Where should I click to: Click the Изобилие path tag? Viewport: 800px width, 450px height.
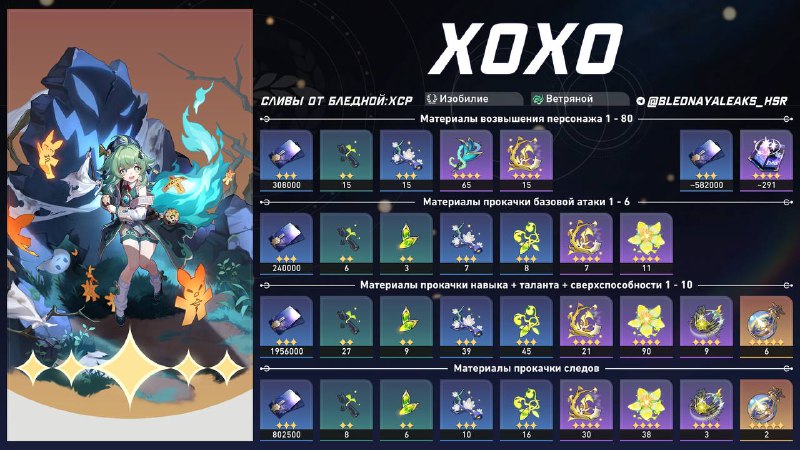point(473,100)
